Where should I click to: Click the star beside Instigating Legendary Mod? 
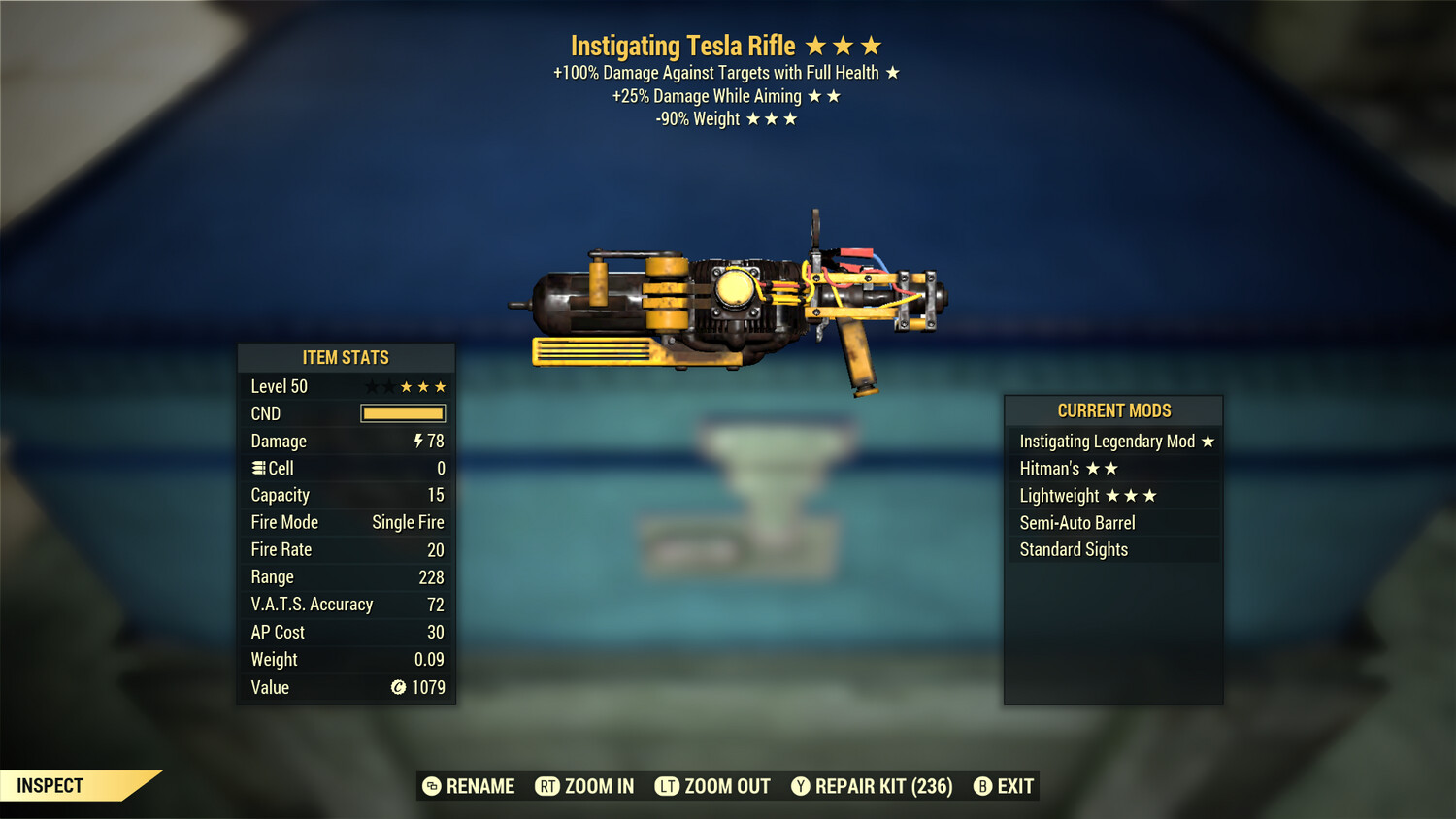(x=1208, y=441)
